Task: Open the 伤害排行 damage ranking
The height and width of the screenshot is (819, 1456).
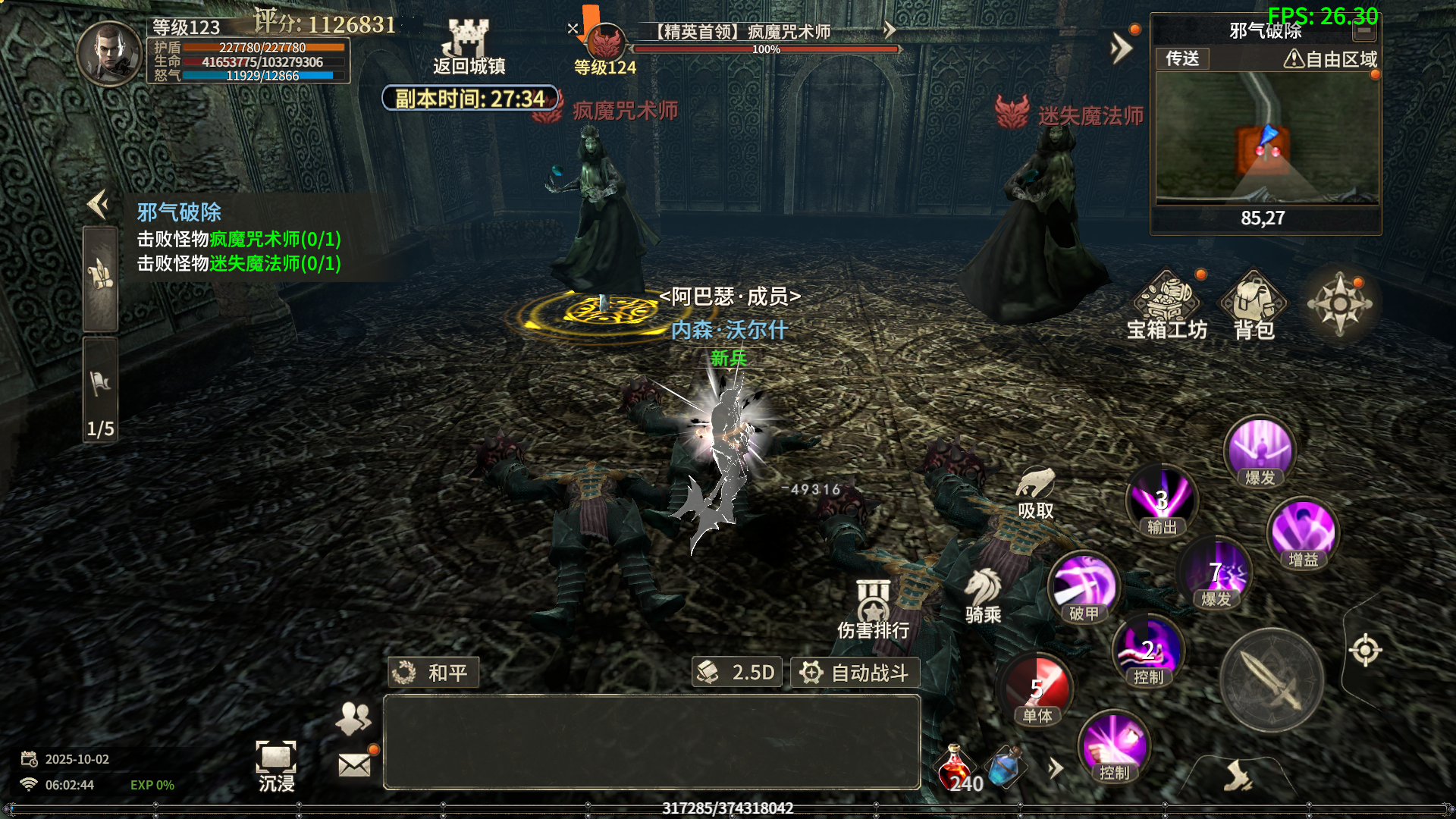Action: 873,609
